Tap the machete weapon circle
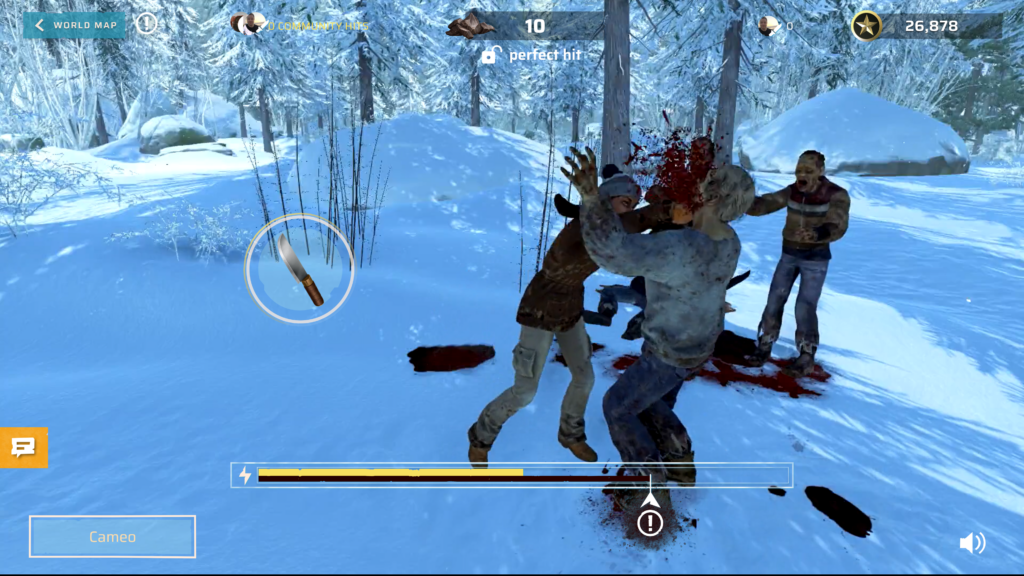 coord(299,269)
